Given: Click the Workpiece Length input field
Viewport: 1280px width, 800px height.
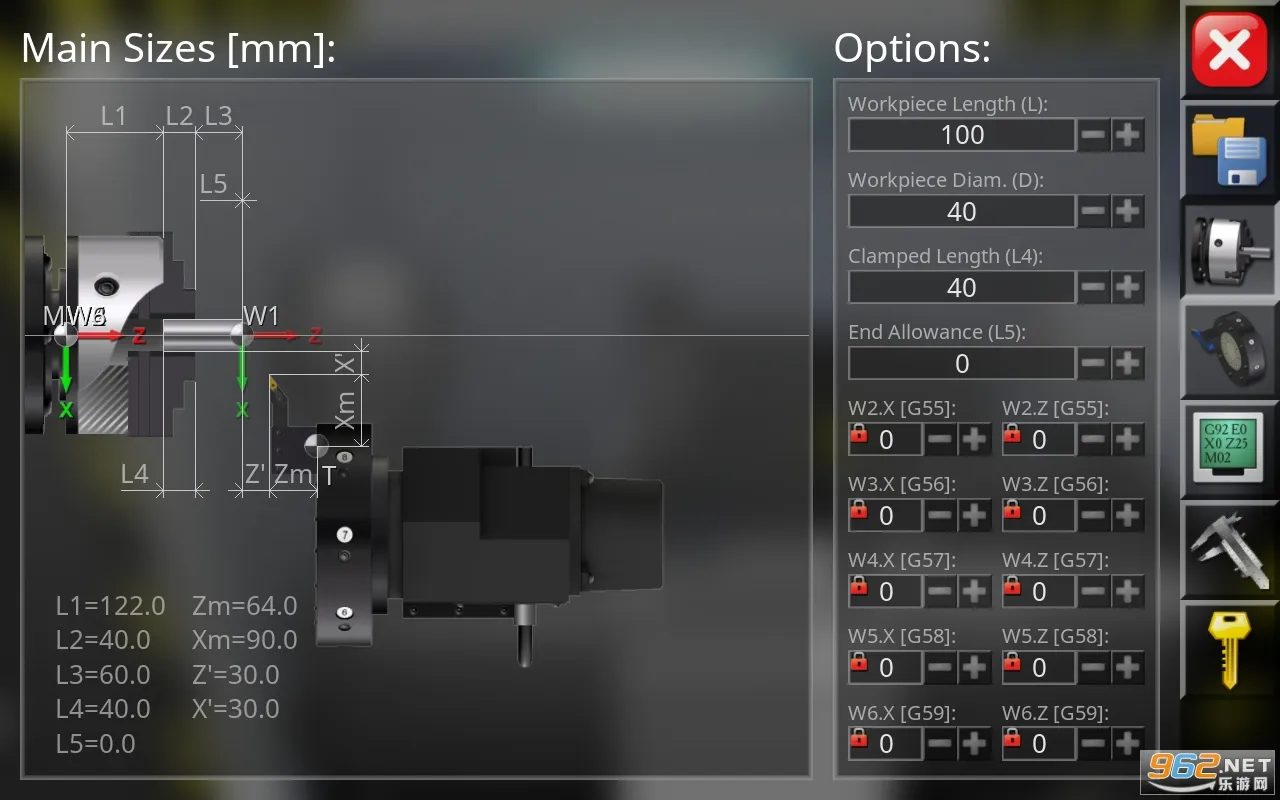Looking at the screenshot, I should pos(962,135).
